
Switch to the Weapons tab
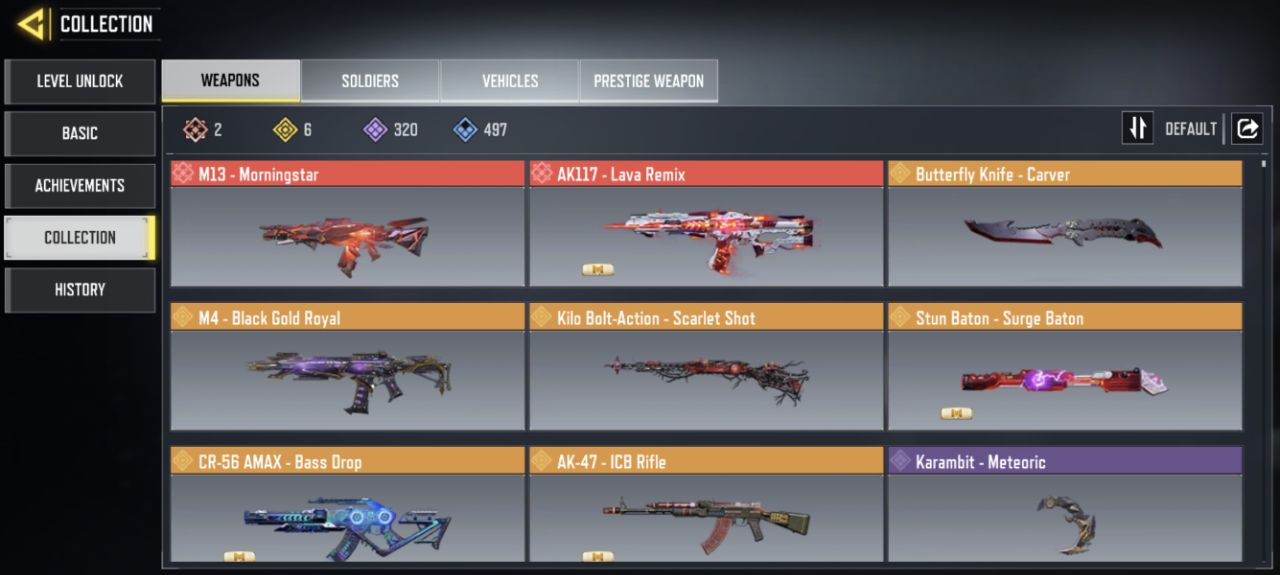(x=230, y=81)
